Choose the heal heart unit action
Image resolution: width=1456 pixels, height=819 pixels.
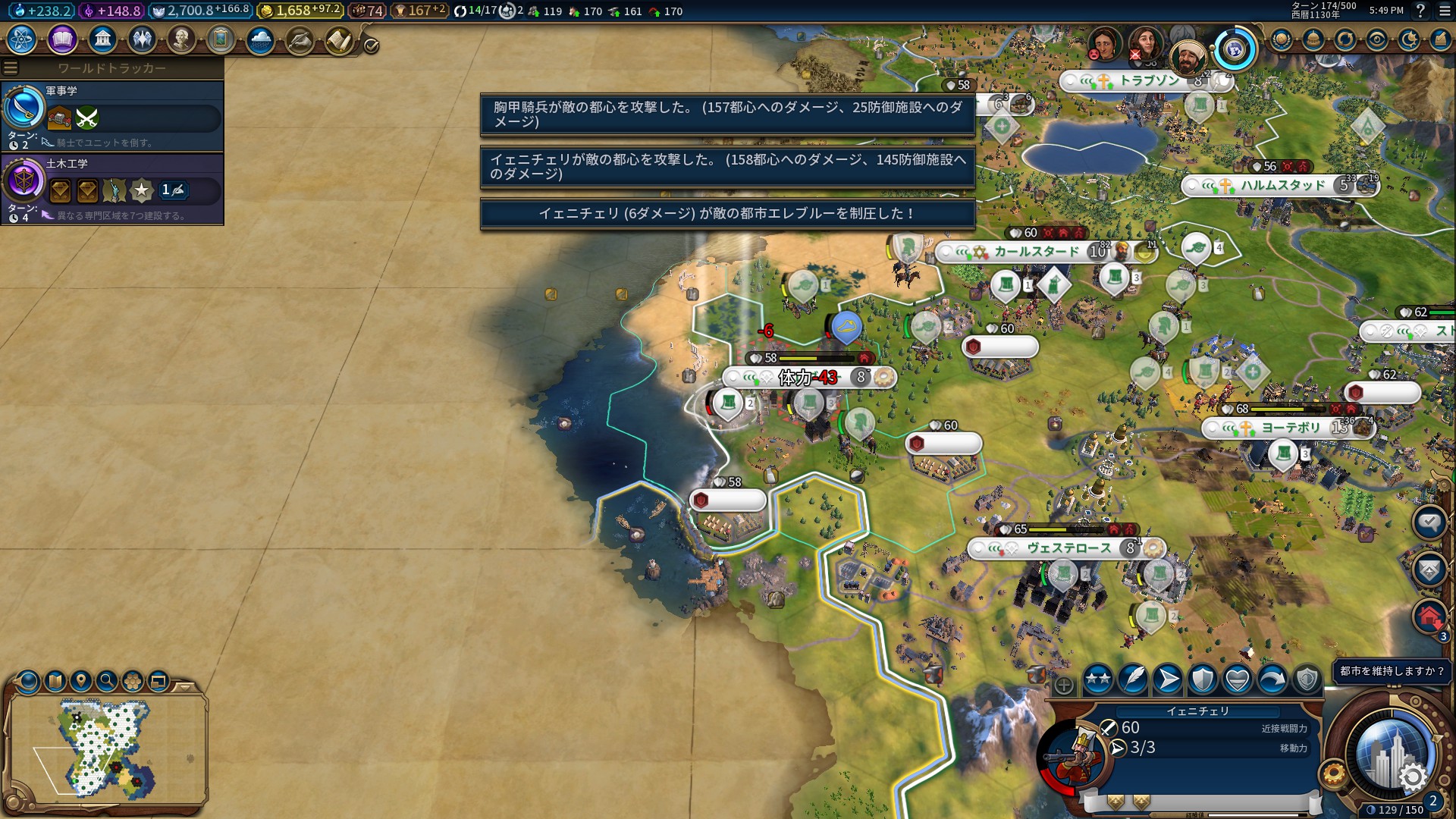(1238, 679)
